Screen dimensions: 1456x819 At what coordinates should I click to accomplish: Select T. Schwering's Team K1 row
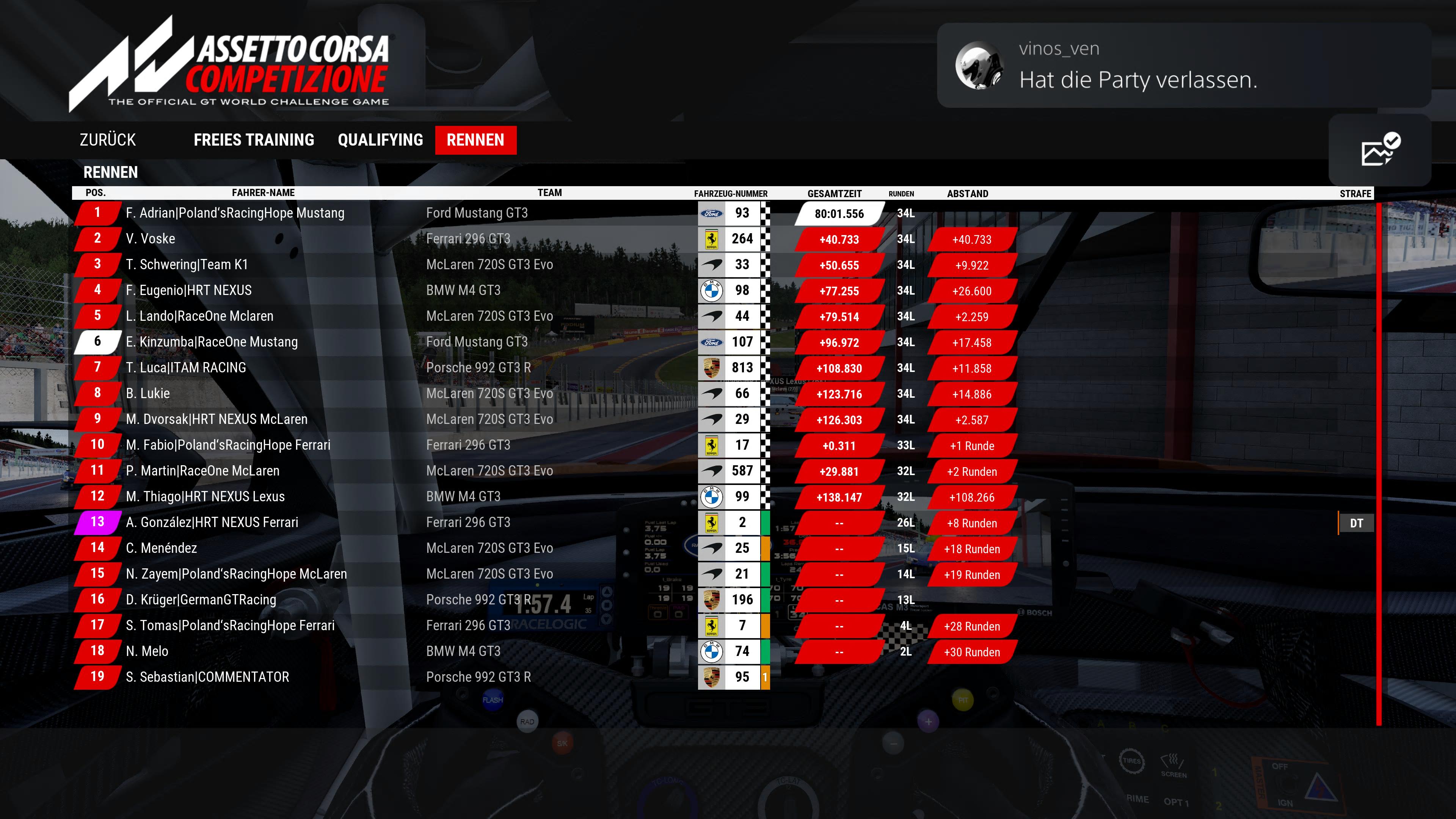click(187, 265)
